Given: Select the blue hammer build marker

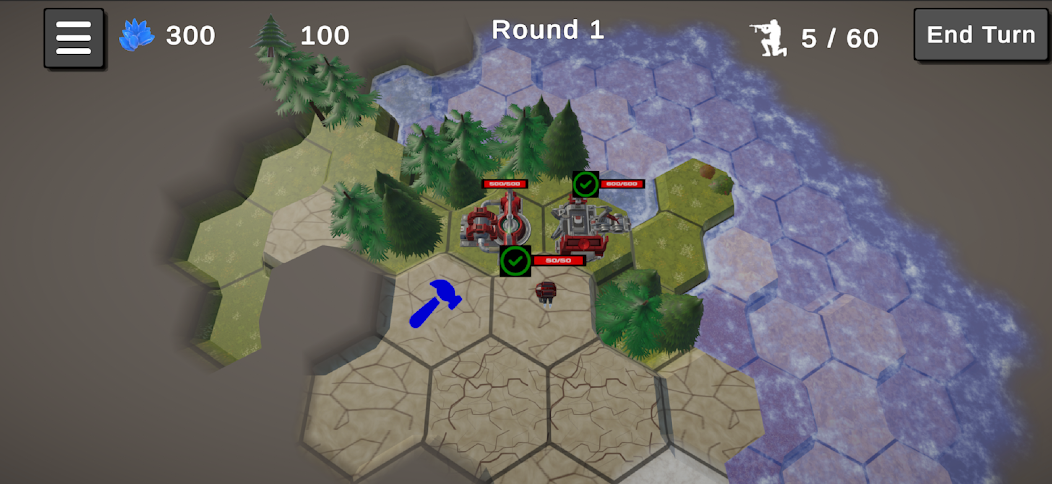Looking at the screenshot, I should [x=434, y=303].
